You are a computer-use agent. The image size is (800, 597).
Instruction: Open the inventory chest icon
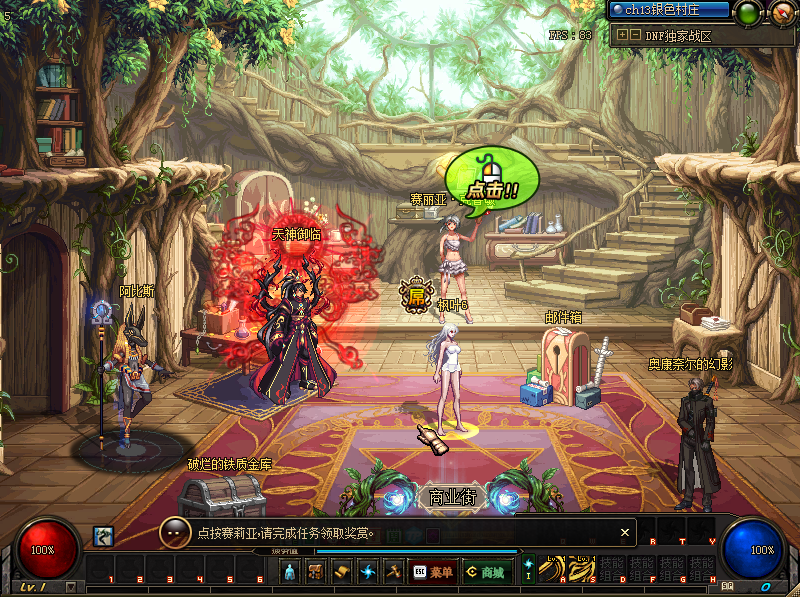coord(316,572)
